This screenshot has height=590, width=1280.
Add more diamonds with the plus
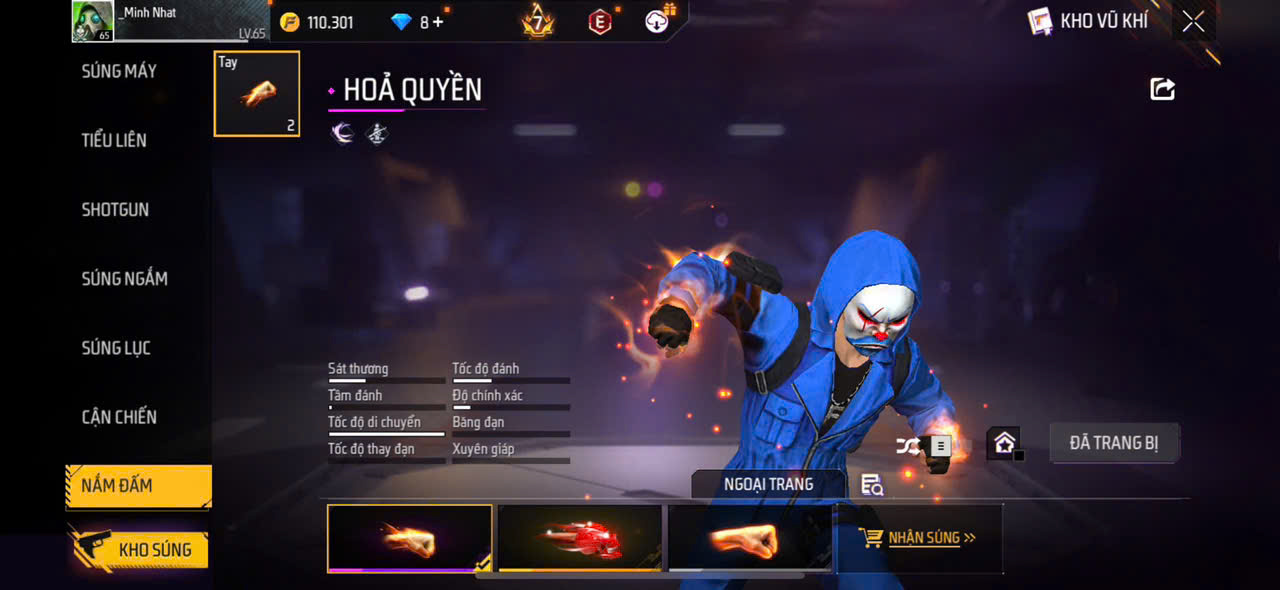pyautogui.click(x=438, y=22)
